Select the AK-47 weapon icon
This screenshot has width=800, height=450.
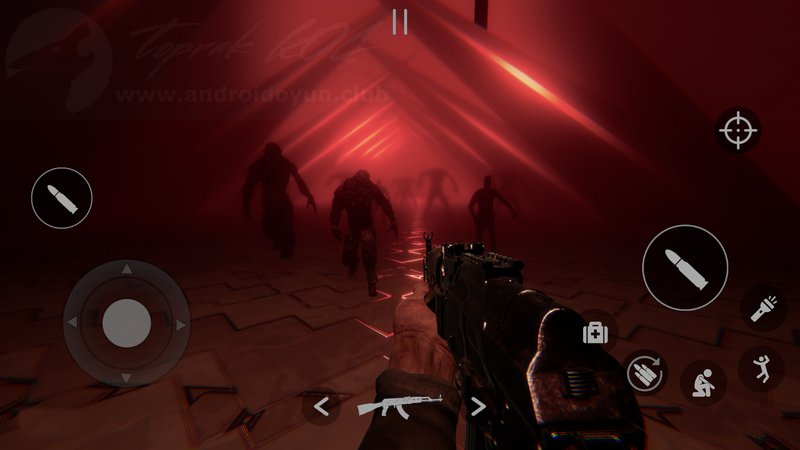pyautogui.click(x=399, y=406)
